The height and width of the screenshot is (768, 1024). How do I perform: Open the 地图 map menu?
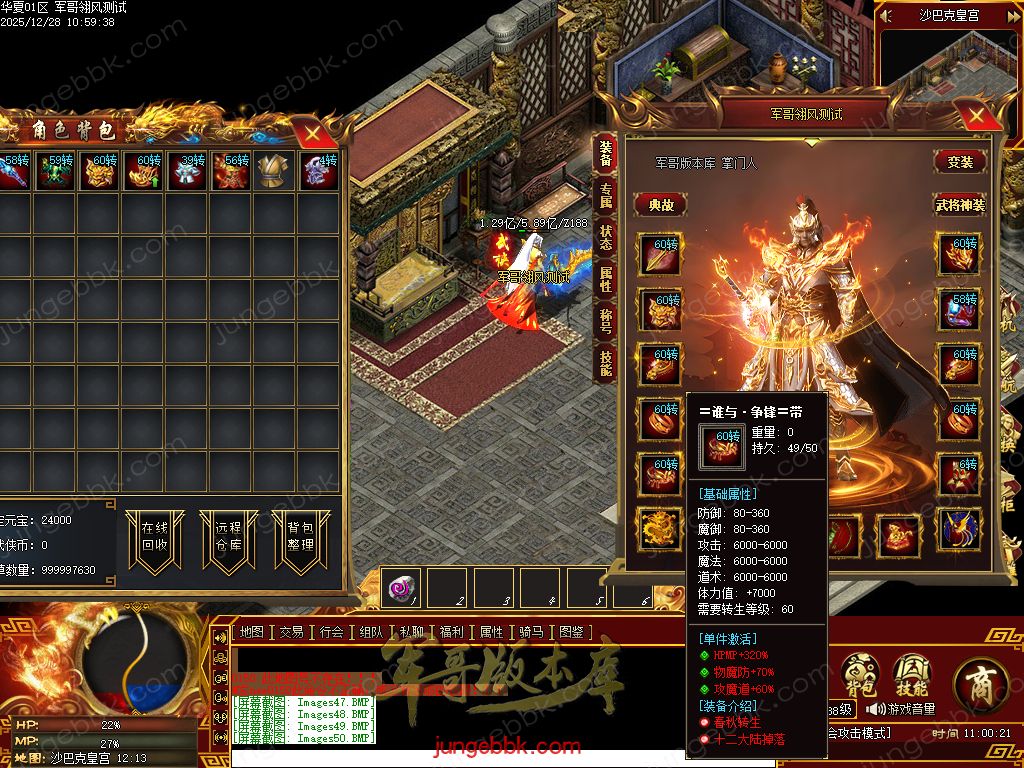click(x=252, y=632)
